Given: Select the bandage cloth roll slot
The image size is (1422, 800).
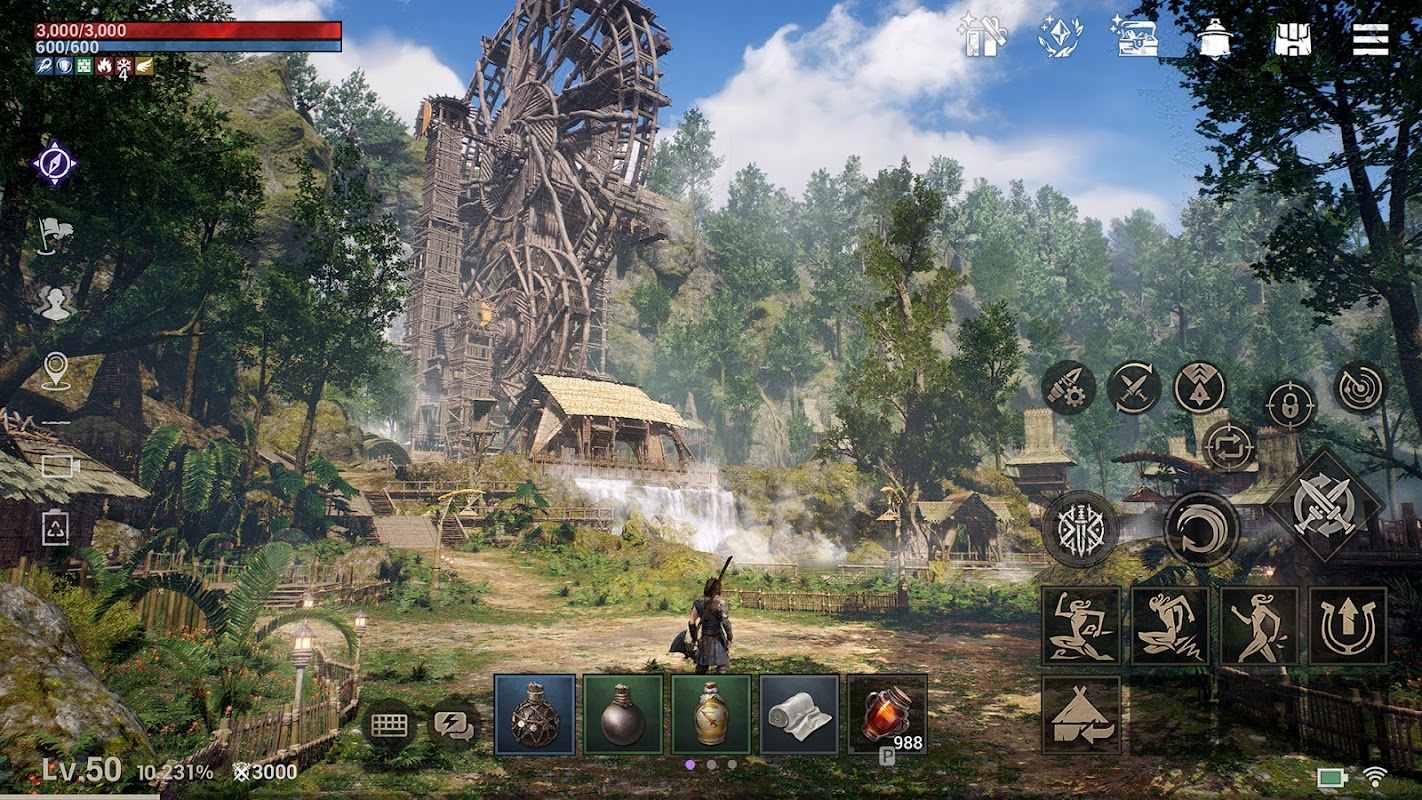Looking at the screenshot, I should click(799, 713).
